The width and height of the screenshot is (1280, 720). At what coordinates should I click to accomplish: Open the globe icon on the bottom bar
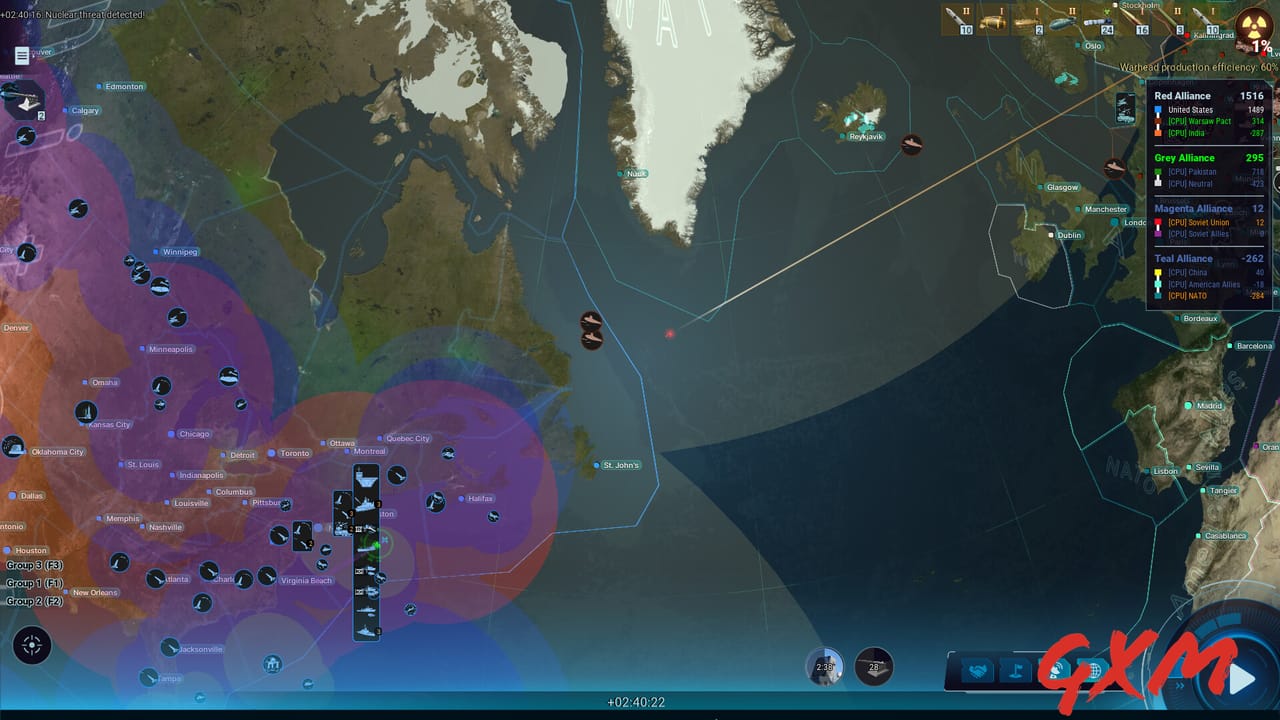(1095, 668)
